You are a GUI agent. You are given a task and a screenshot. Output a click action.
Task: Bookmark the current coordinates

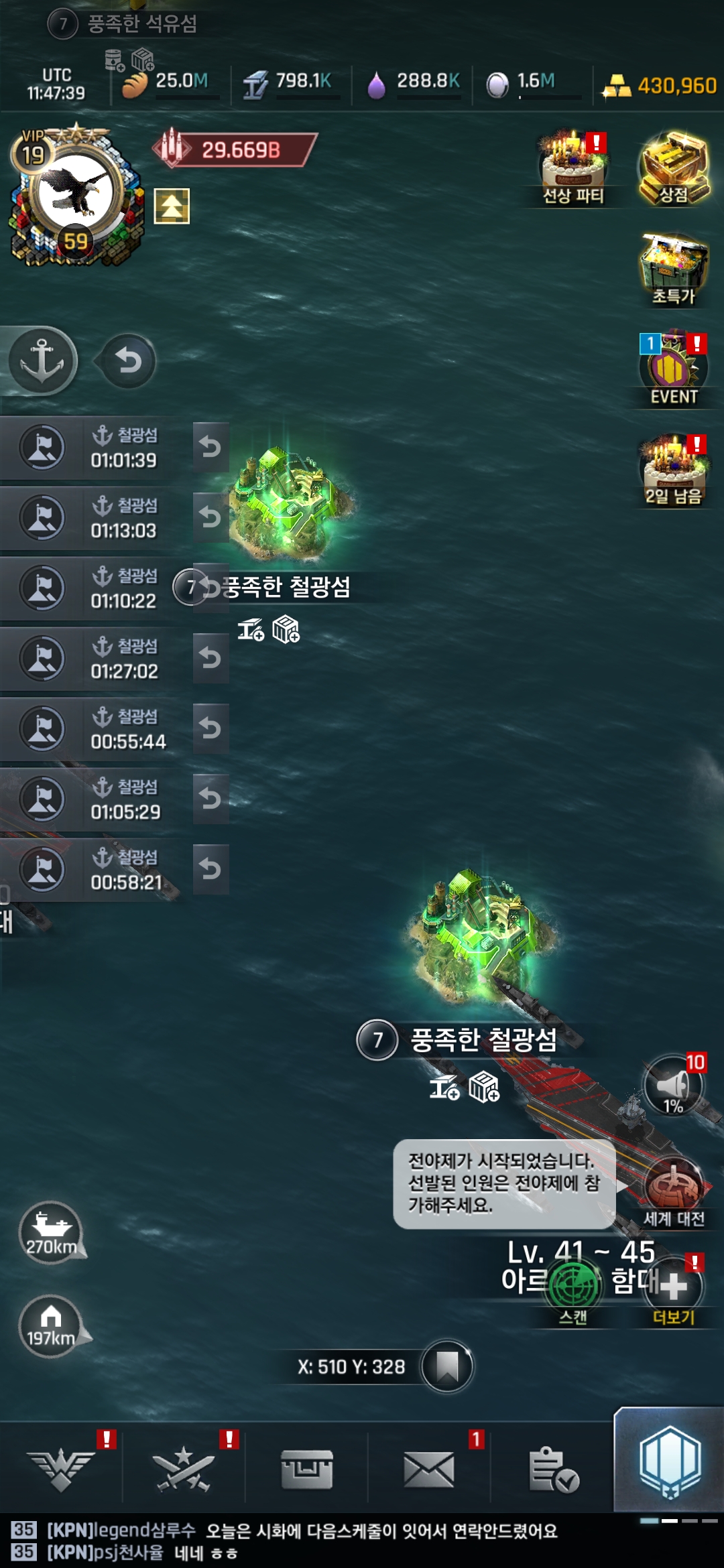(447, 1366)
